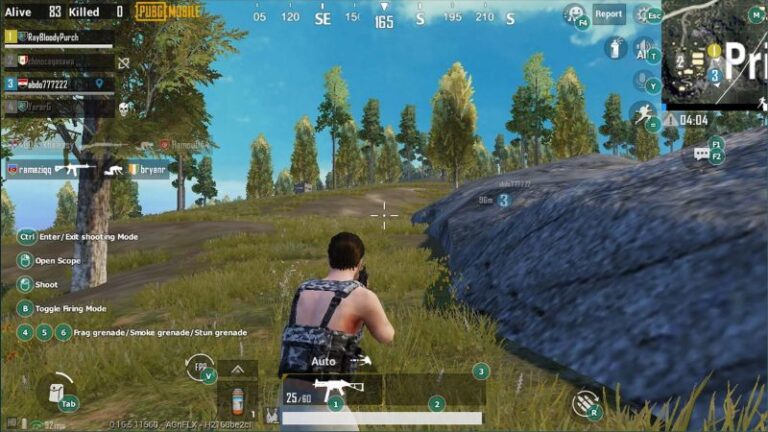Open the quick chat message icon
Image resolution: width=768 pixels, height=432 pixels.
[701, 155]
